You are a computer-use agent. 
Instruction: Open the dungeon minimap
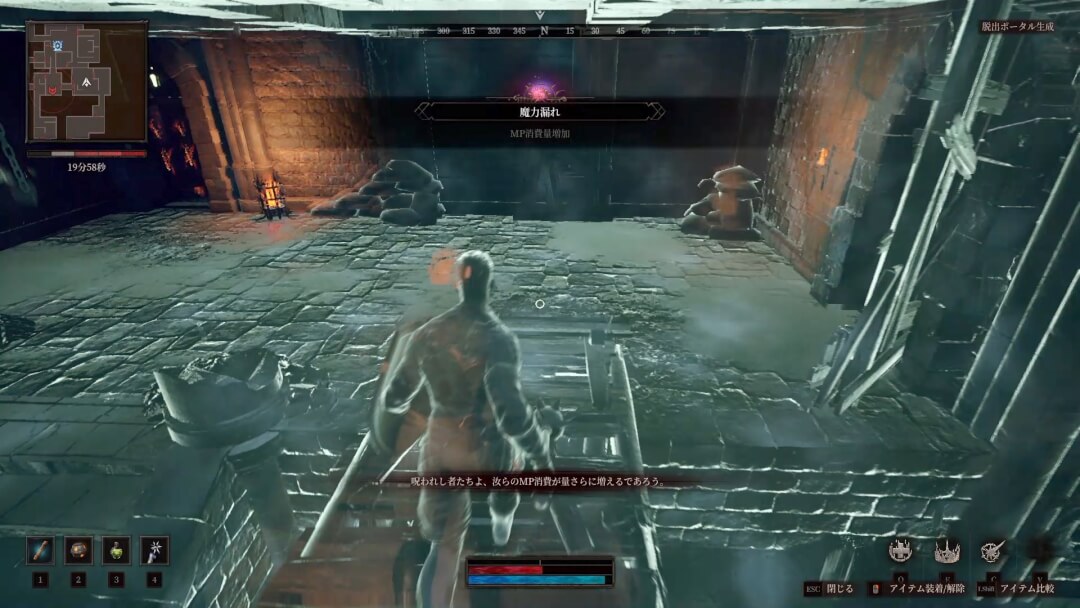[x=87, y=81]
